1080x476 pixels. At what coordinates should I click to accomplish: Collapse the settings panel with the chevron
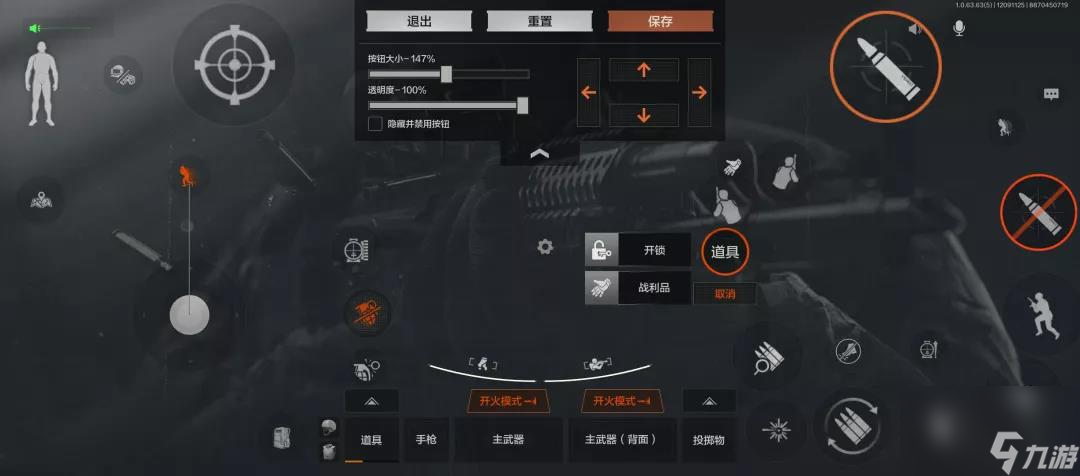[539, 153]
